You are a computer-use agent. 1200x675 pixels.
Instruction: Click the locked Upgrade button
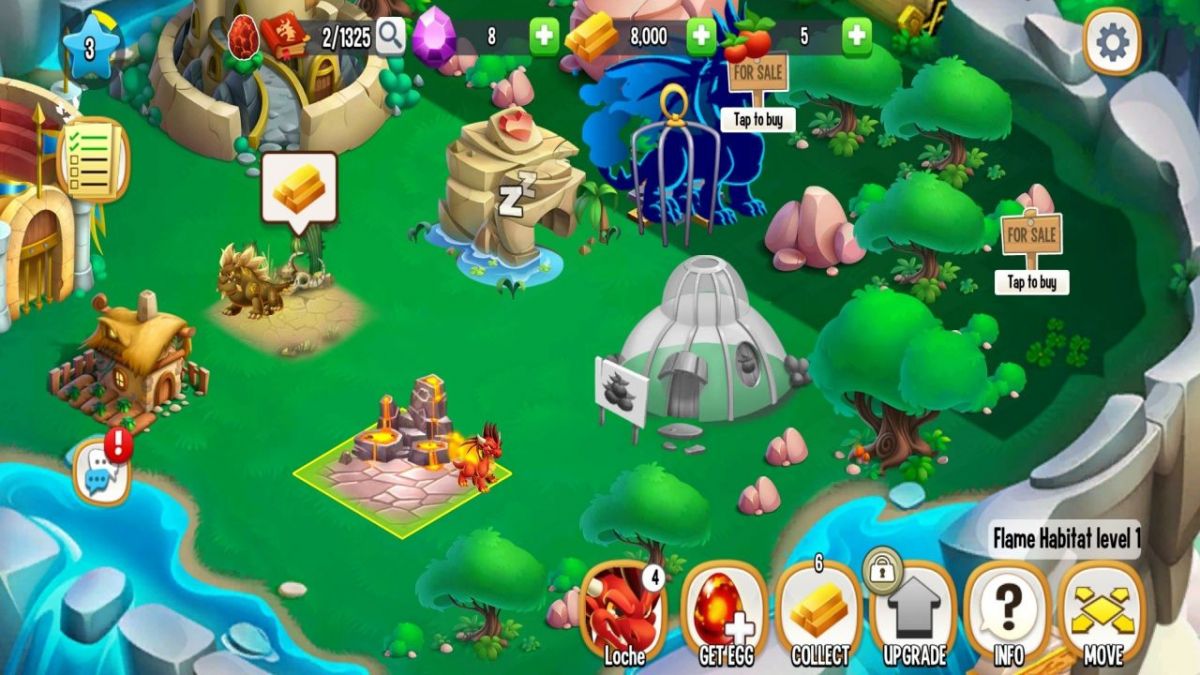(914, 614)
